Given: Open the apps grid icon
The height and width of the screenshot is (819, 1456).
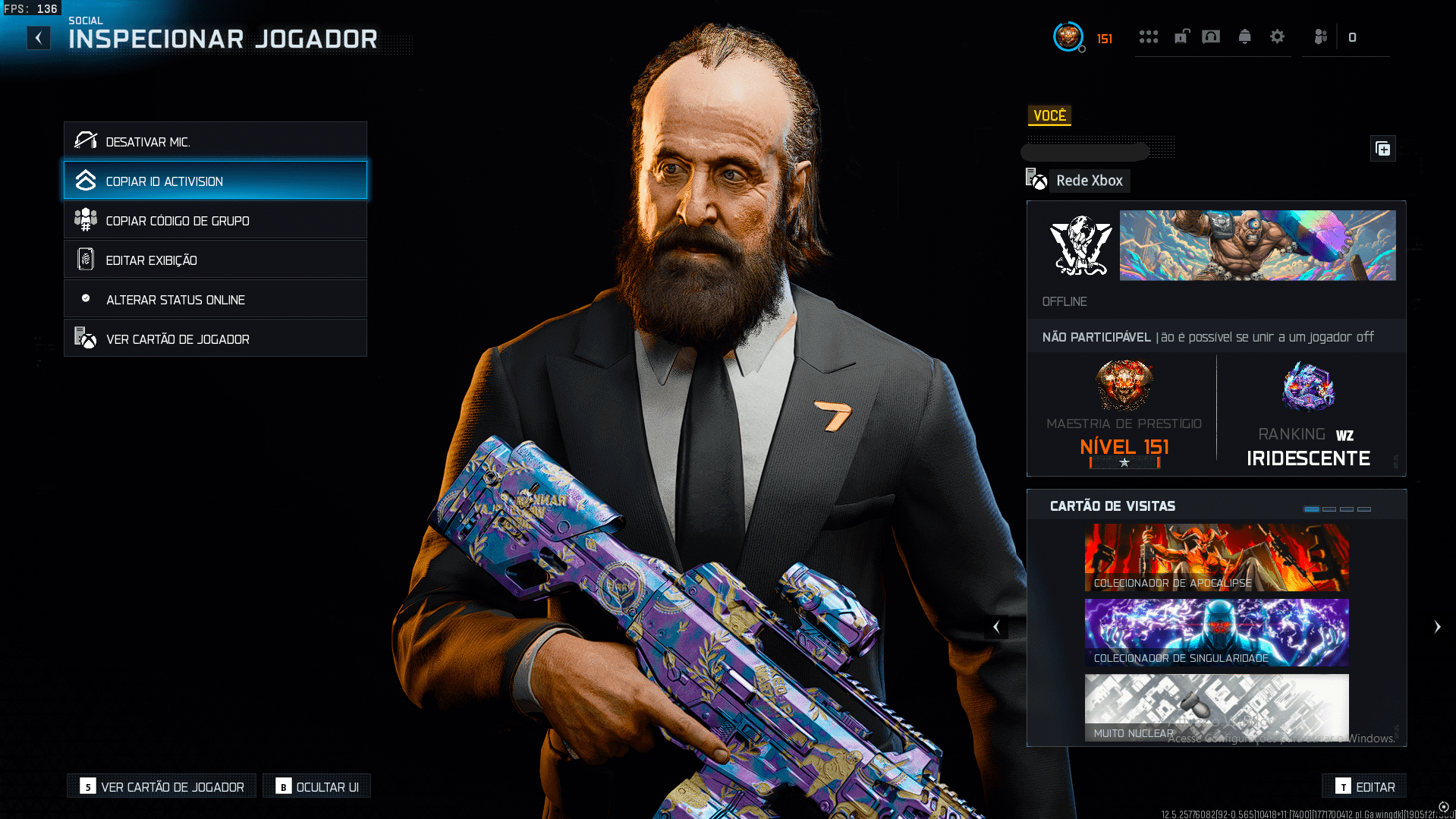Looking at the screenshot, I should (1148, 36).
